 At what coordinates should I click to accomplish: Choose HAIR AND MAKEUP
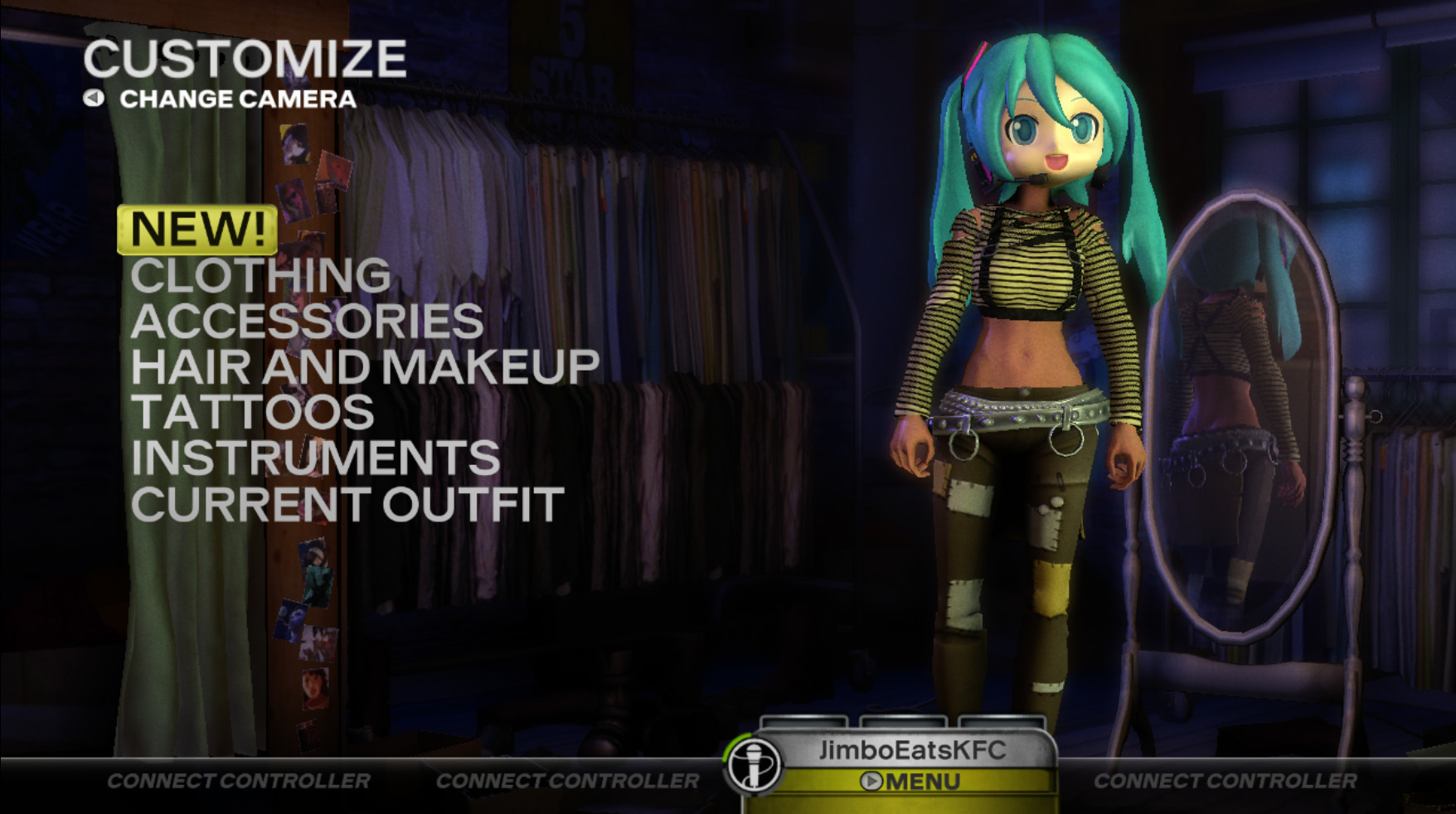(367, 367)
